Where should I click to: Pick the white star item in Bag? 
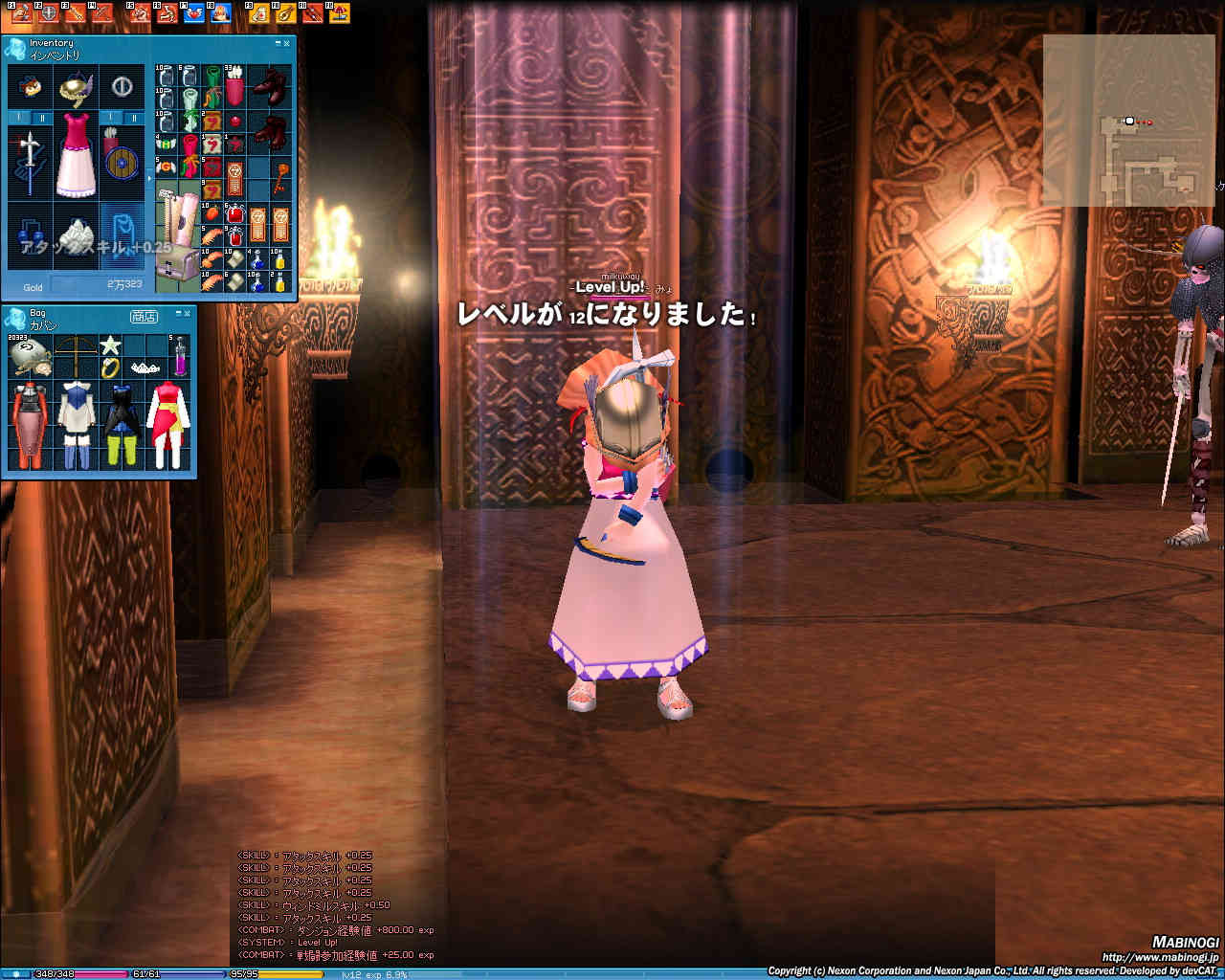[111, 345]
